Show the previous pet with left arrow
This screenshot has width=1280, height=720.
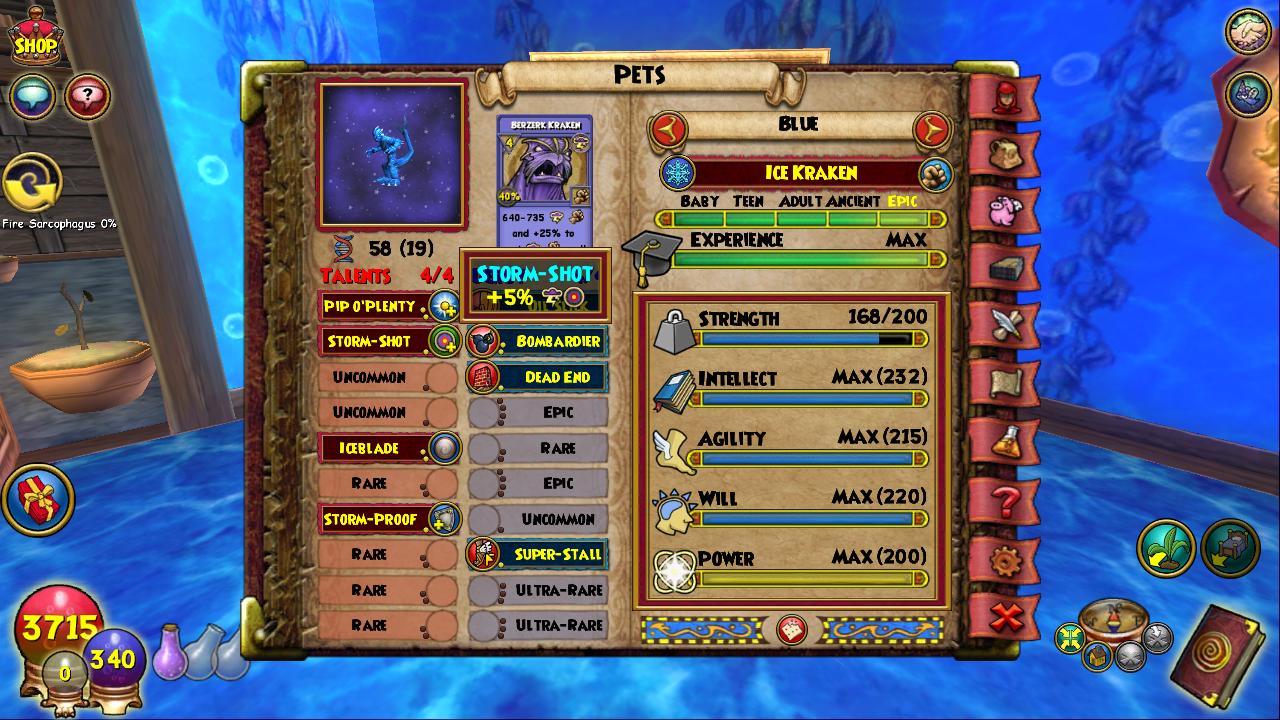coord(669,129)
